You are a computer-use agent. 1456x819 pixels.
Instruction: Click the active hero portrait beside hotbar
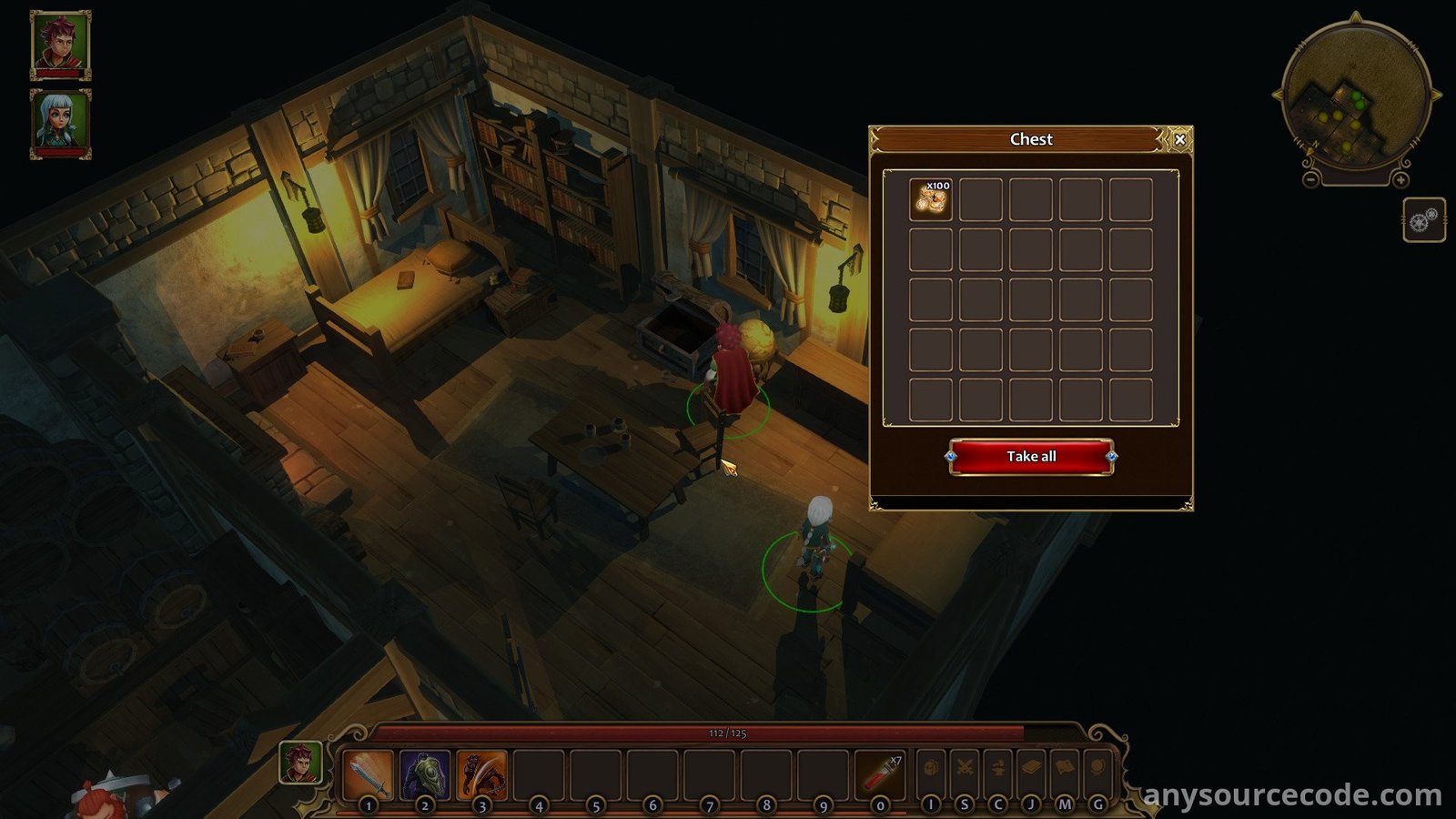point(300,763)
